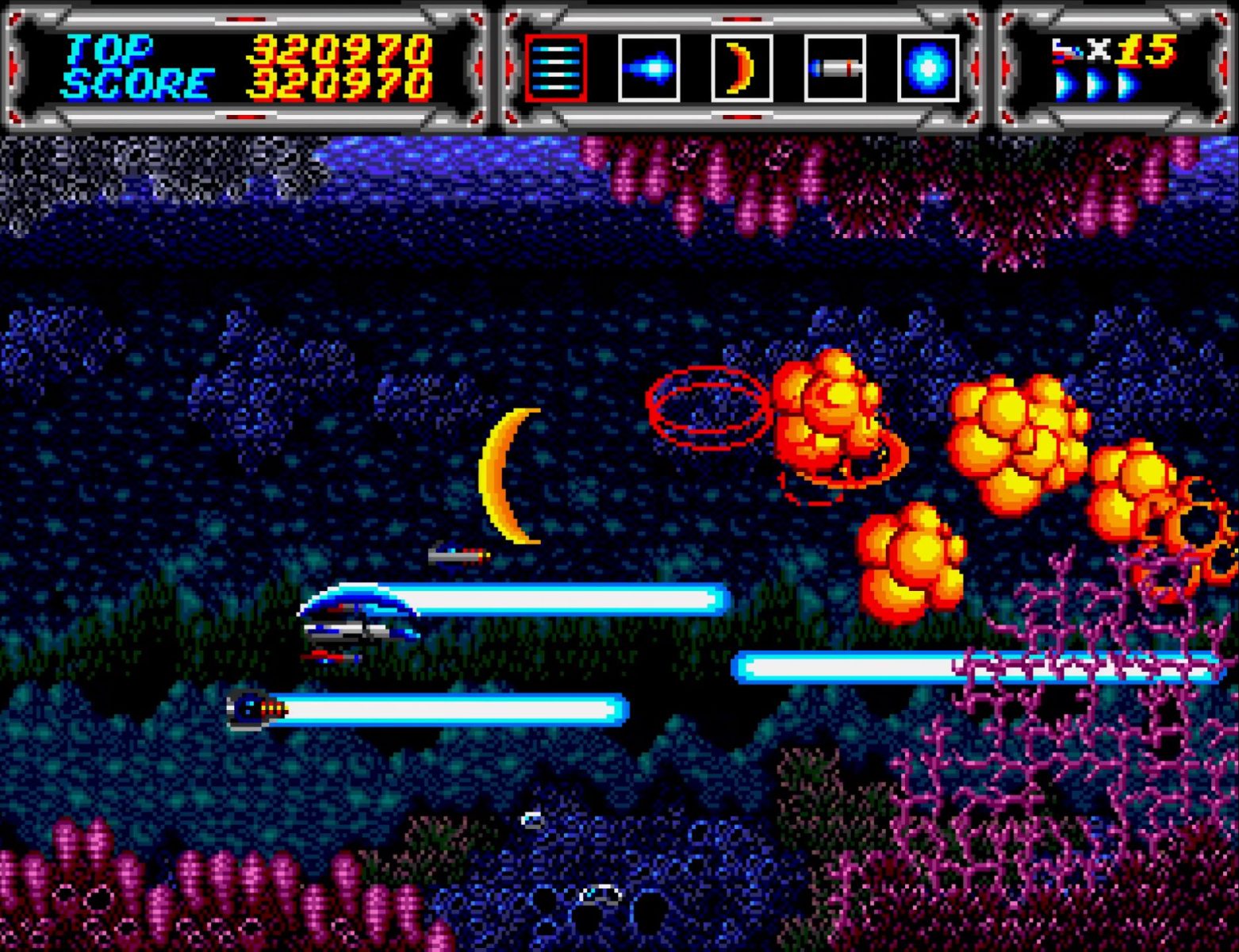Viewport: 1239px width, 952px height.
Task: Switch to the orange crescent wave weapon
Action: pos(742,68)
